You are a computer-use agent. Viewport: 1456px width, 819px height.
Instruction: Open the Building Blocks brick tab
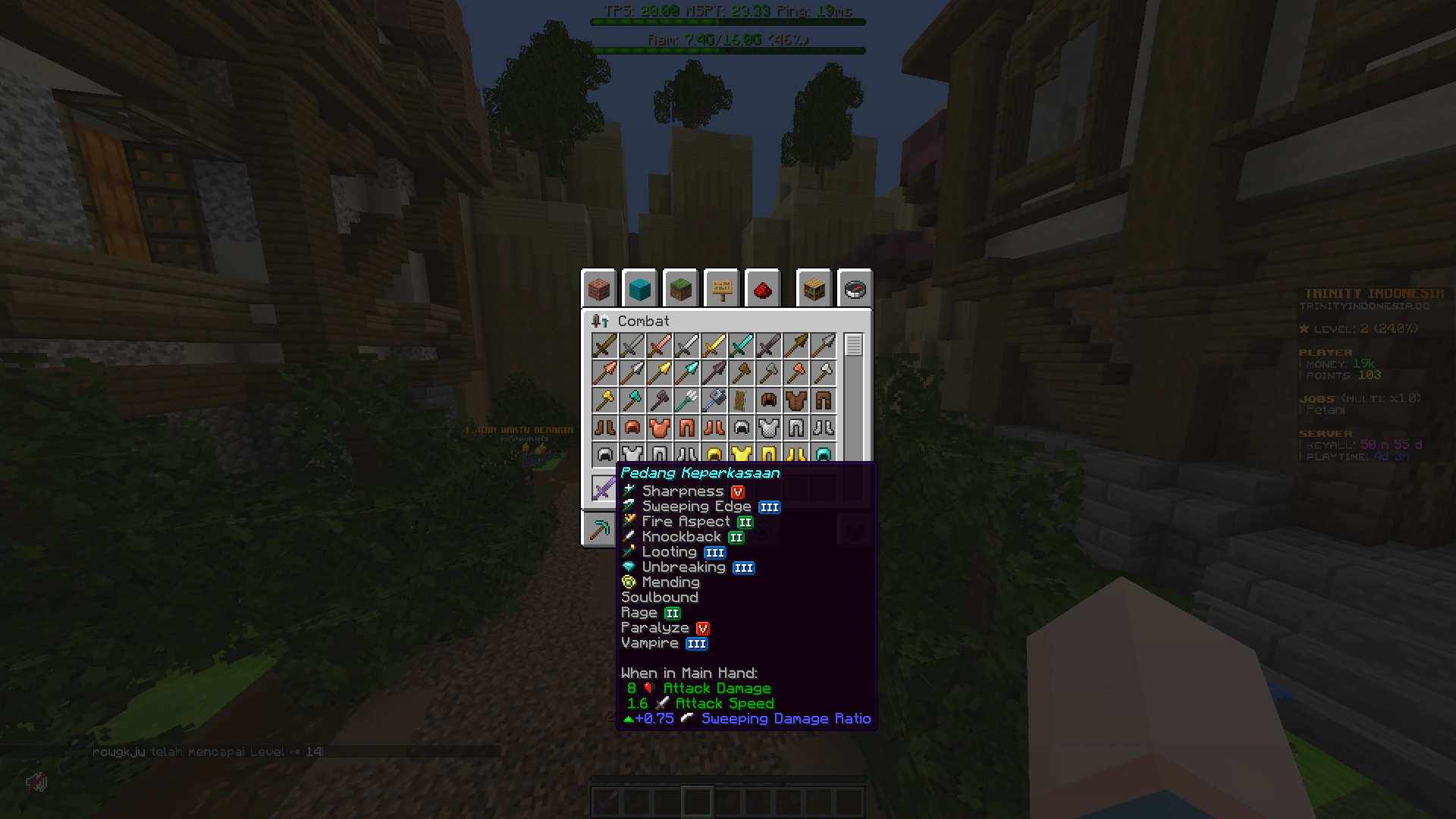(599, 289)
